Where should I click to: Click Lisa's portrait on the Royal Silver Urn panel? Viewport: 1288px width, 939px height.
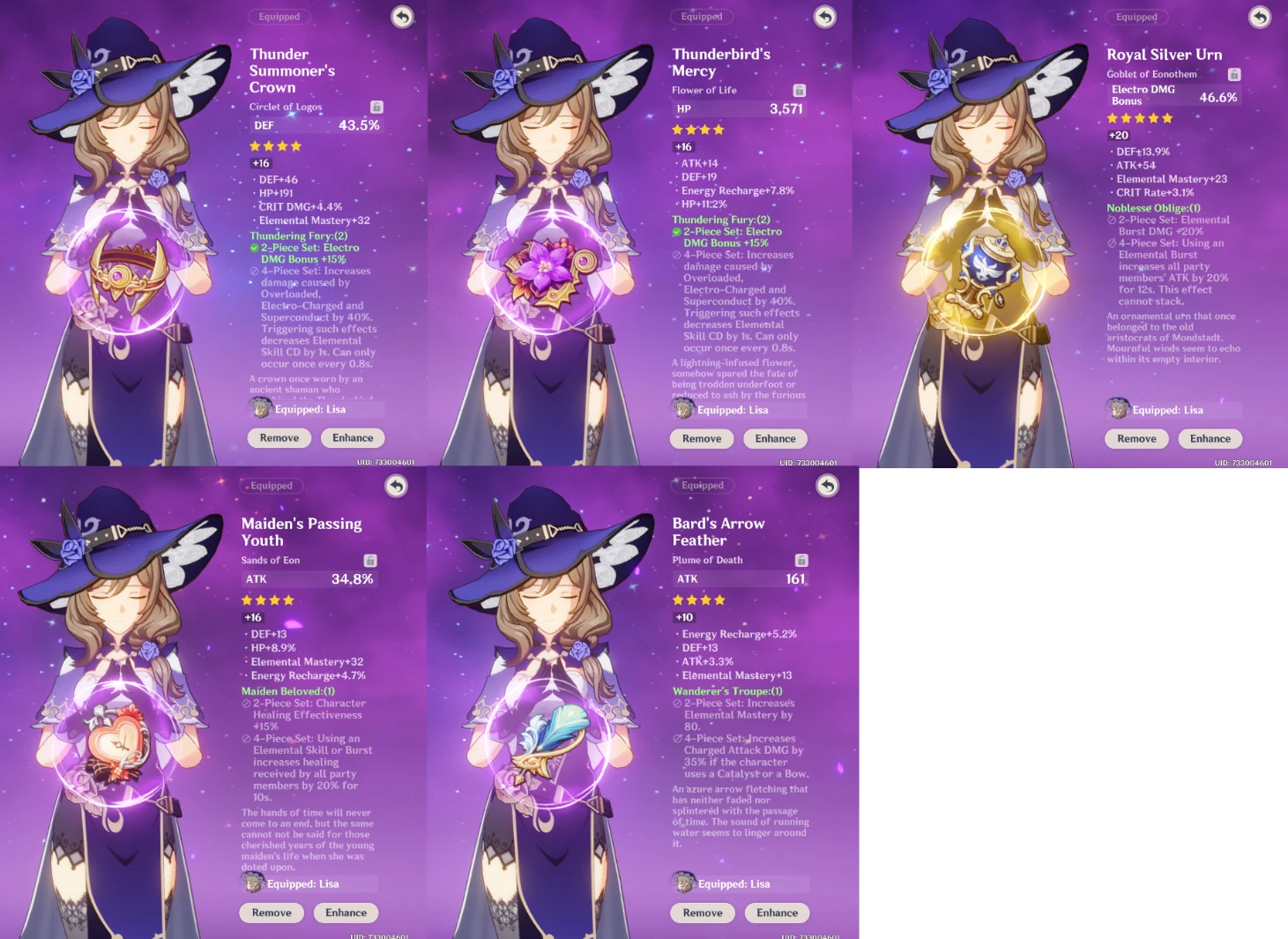coord(1117,408)
